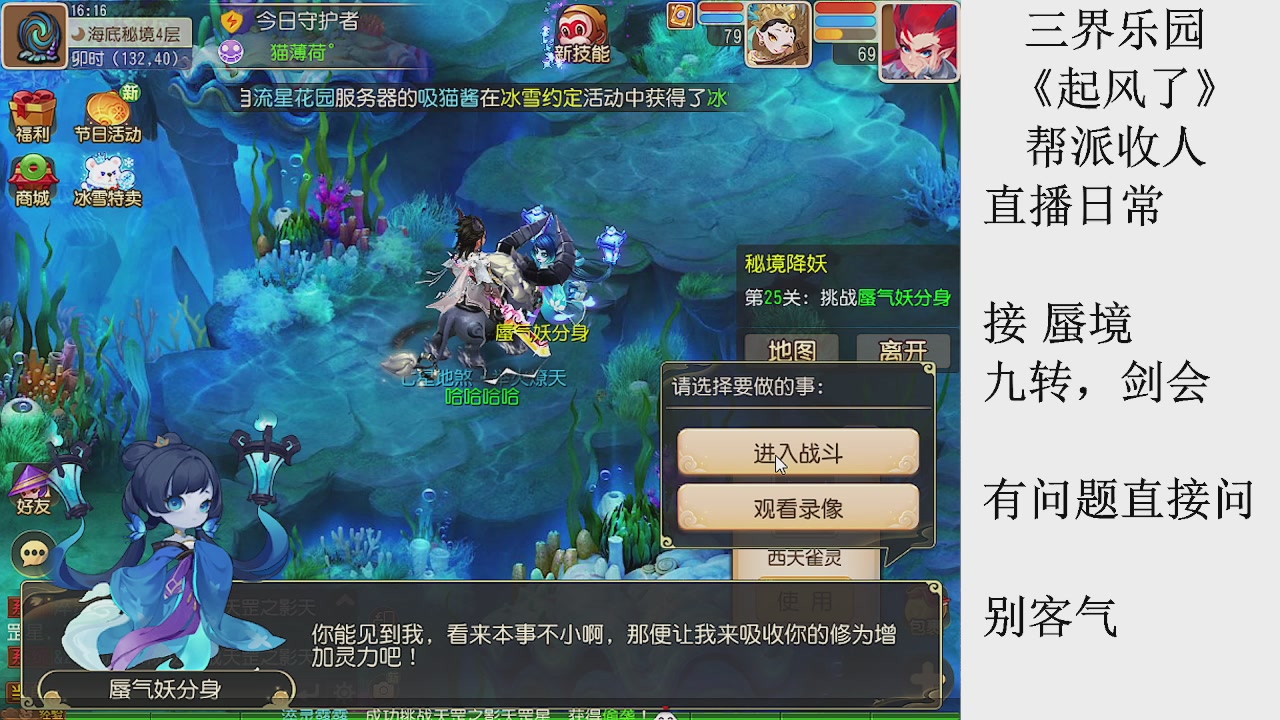The width and height of the screenshot is (1280, 720).
Task: Open the 节日活动 festival events icon
Action: pyautogui.click(x=109, y=108)
